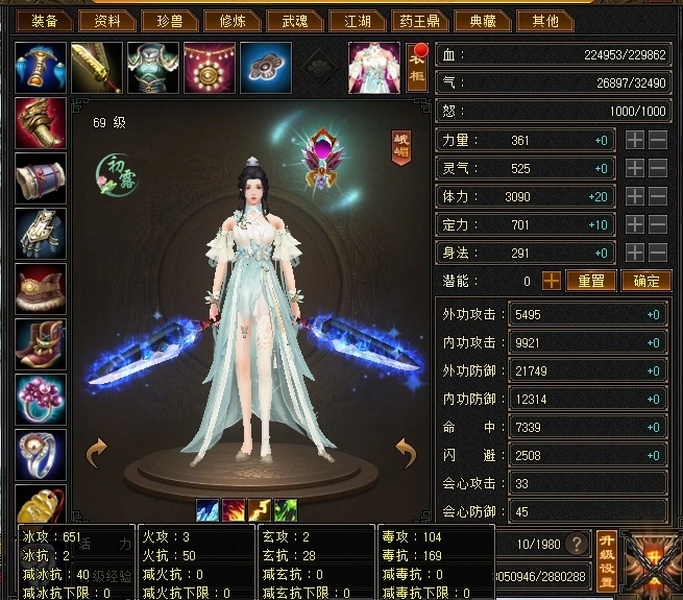683x600 pixels.
Task: Click the question mark help icon
Action: point(577,544)
